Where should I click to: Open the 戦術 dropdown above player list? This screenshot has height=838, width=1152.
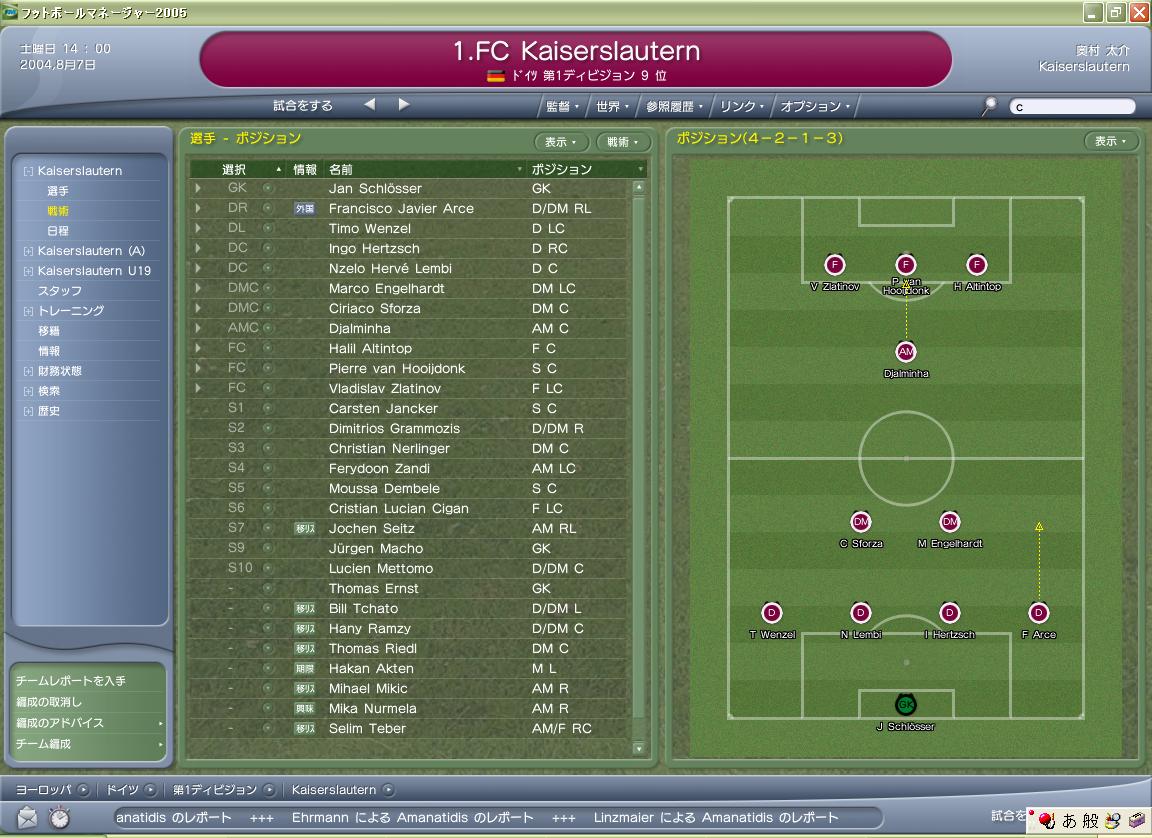617,142
